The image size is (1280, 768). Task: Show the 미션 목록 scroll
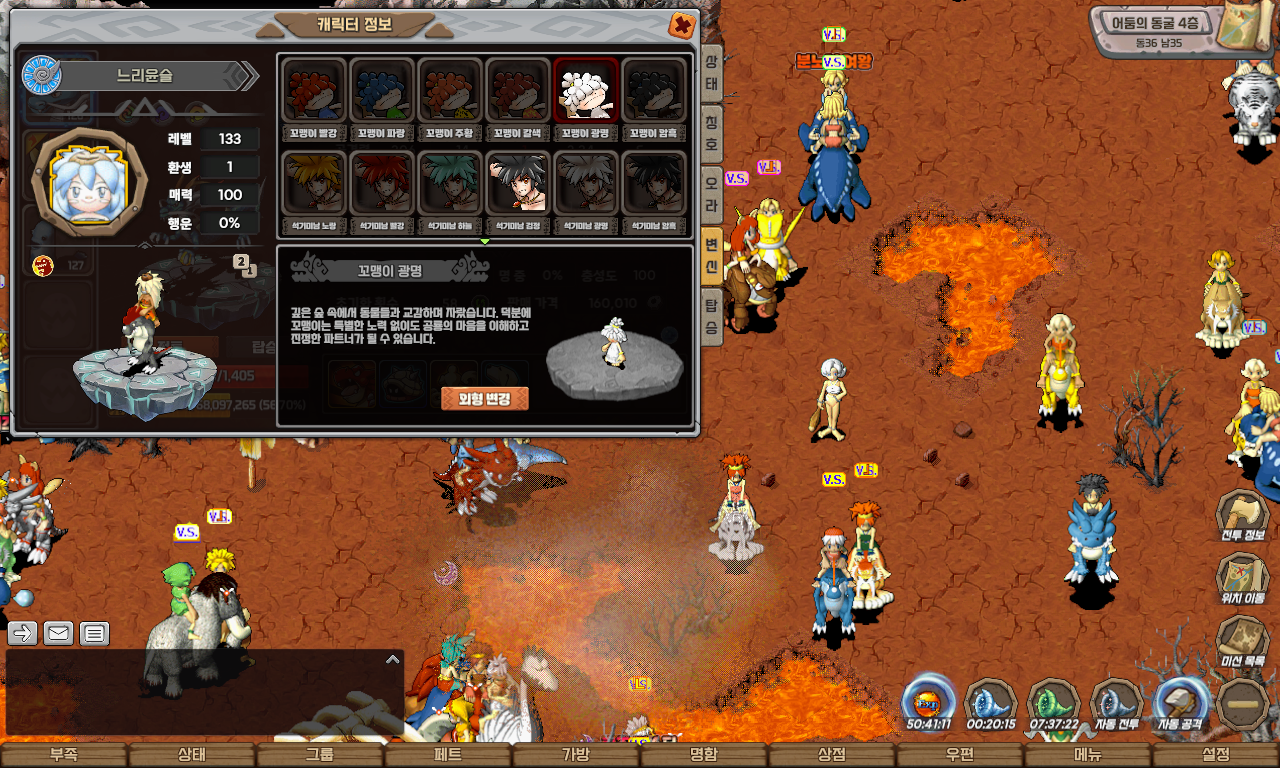coord(1243,642)
